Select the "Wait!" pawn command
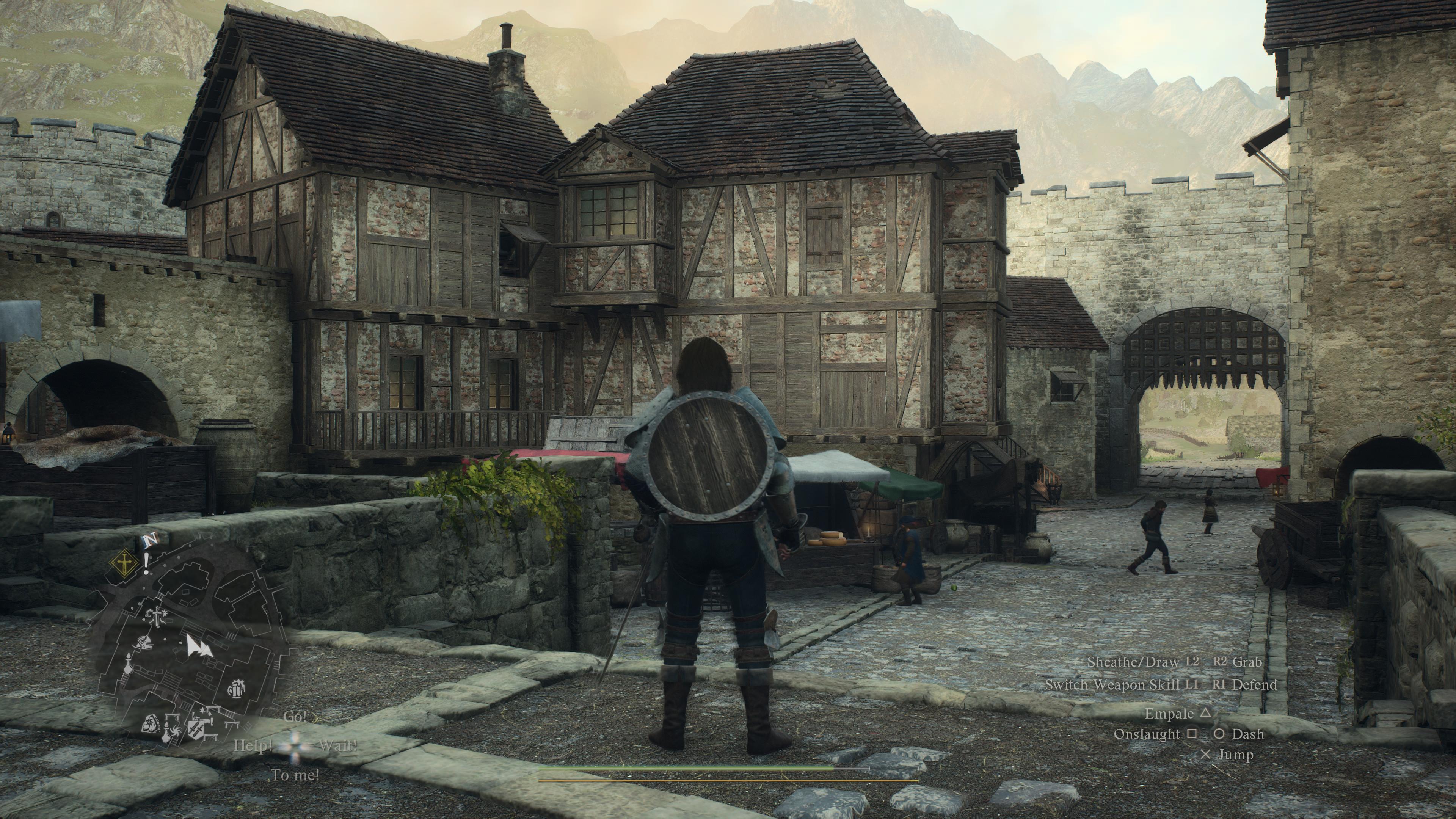This screenshot has width=1456, height=819. [x=338, y=745]
